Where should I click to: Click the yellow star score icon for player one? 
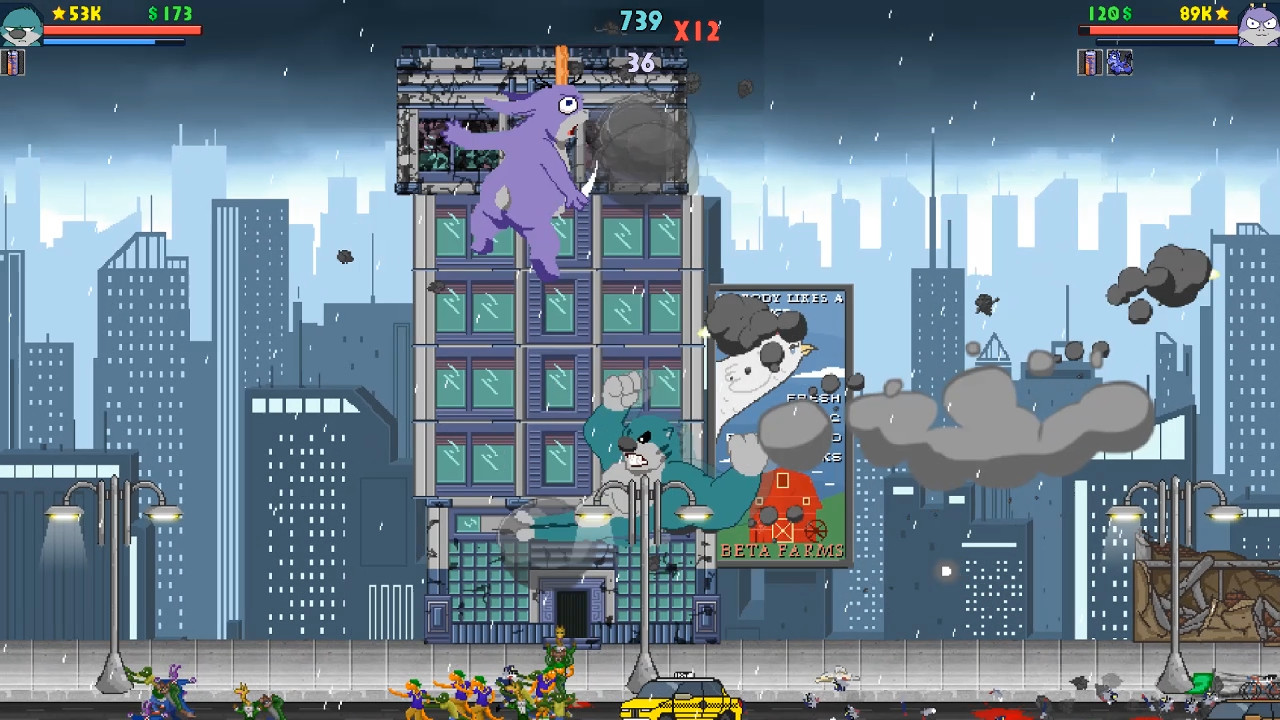pos(58,13)
